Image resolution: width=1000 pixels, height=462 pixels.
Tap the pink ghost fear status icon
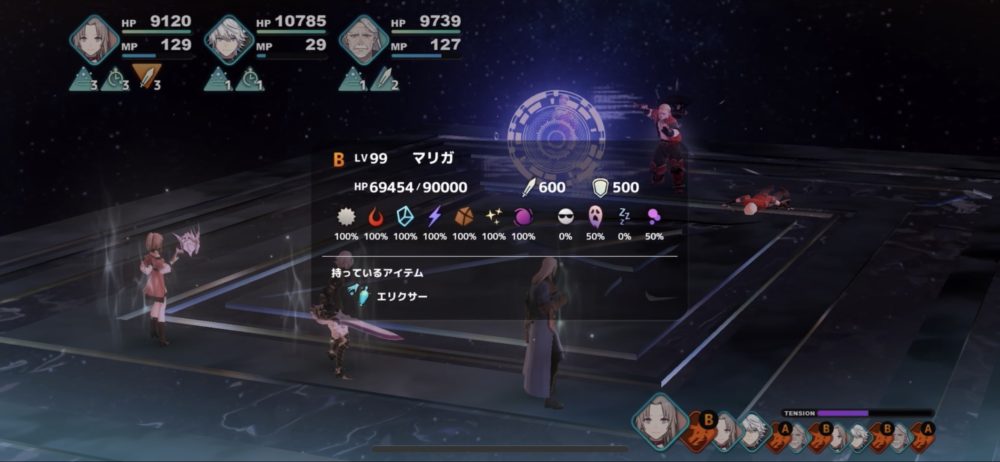(x=596, y=216)
